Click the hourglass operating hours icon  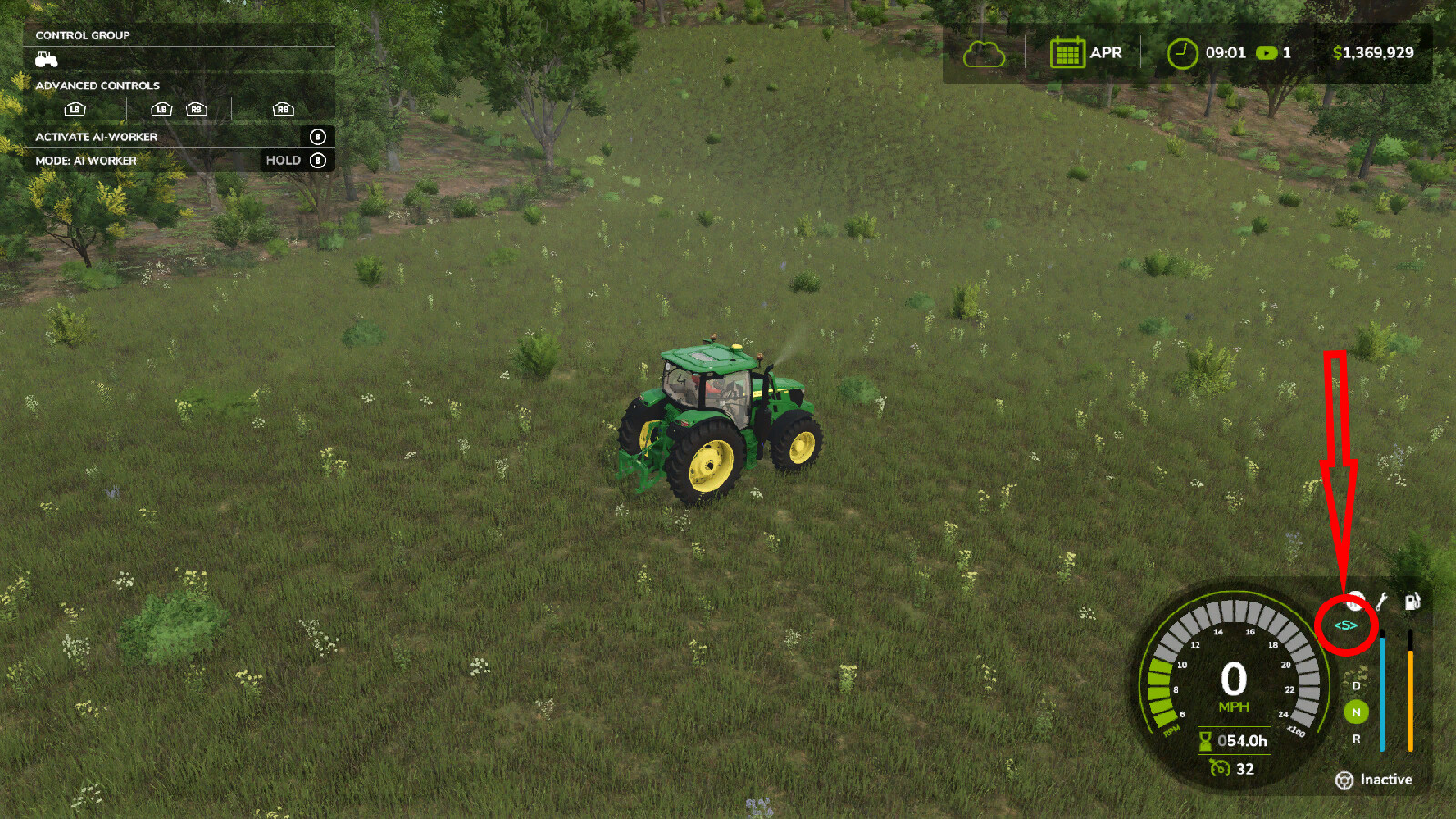[1207, 741]
